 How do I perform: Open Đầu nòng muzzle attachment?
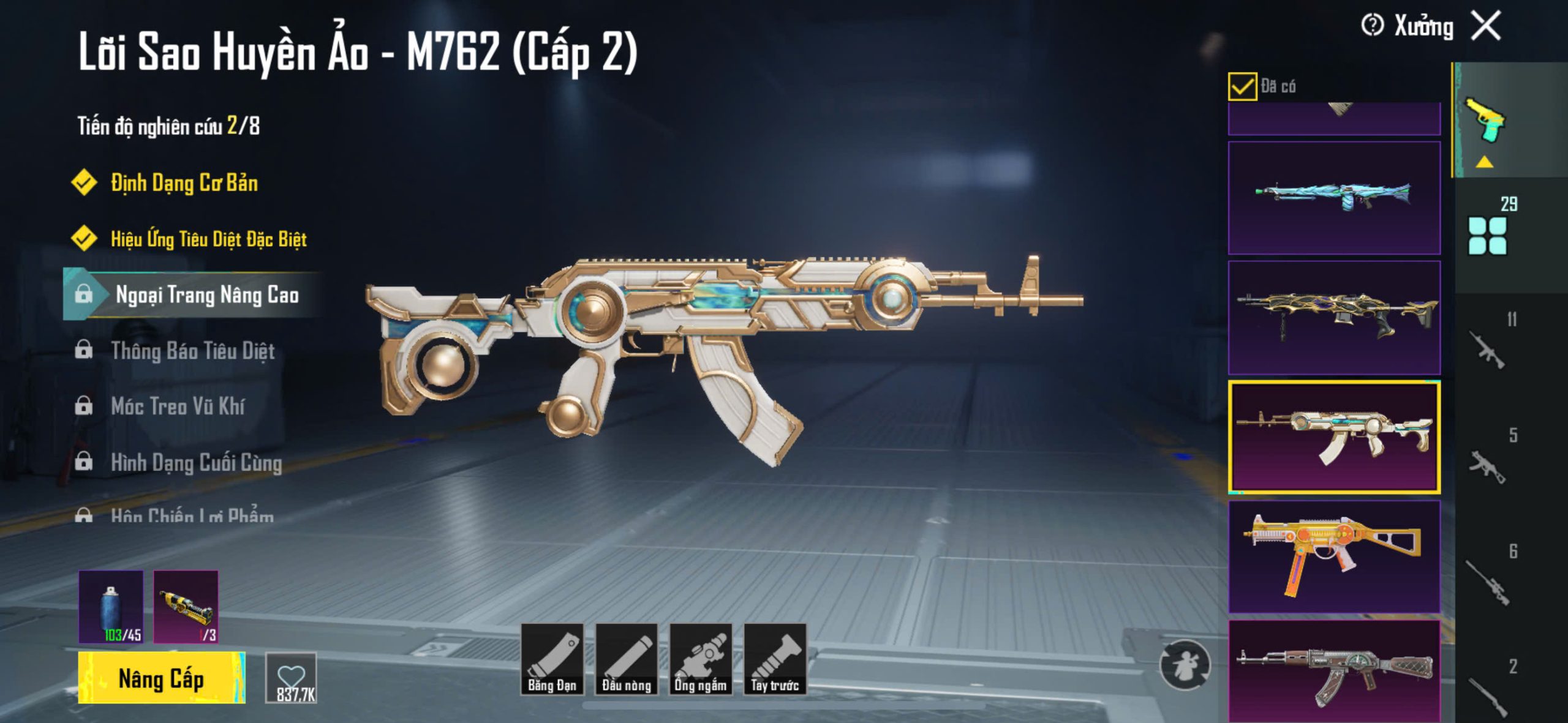tap(627, 659)
